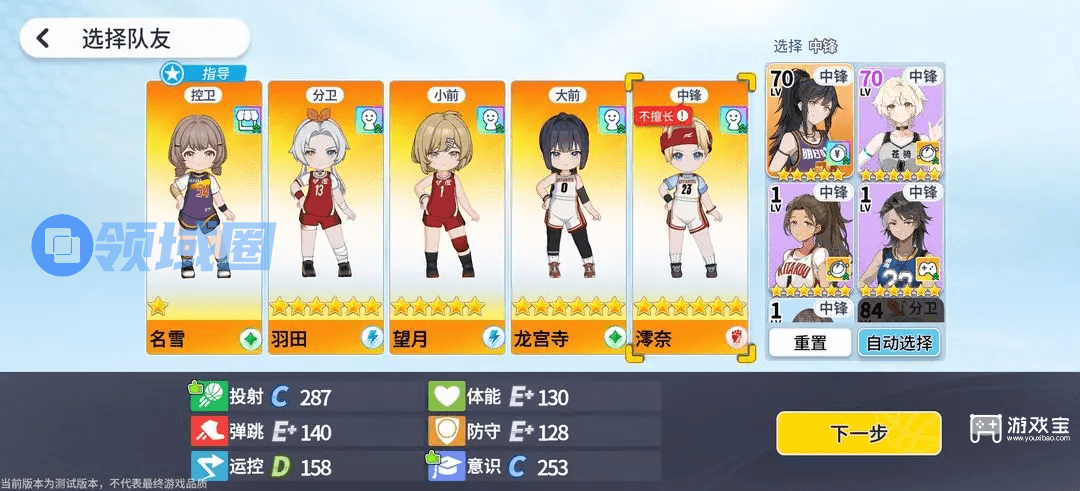Image resolution: width=1080 pixels, height=491 pixels.
Task: Proceed with the 下一步 button
Action: pyautogui.click(x=858, y=433)
